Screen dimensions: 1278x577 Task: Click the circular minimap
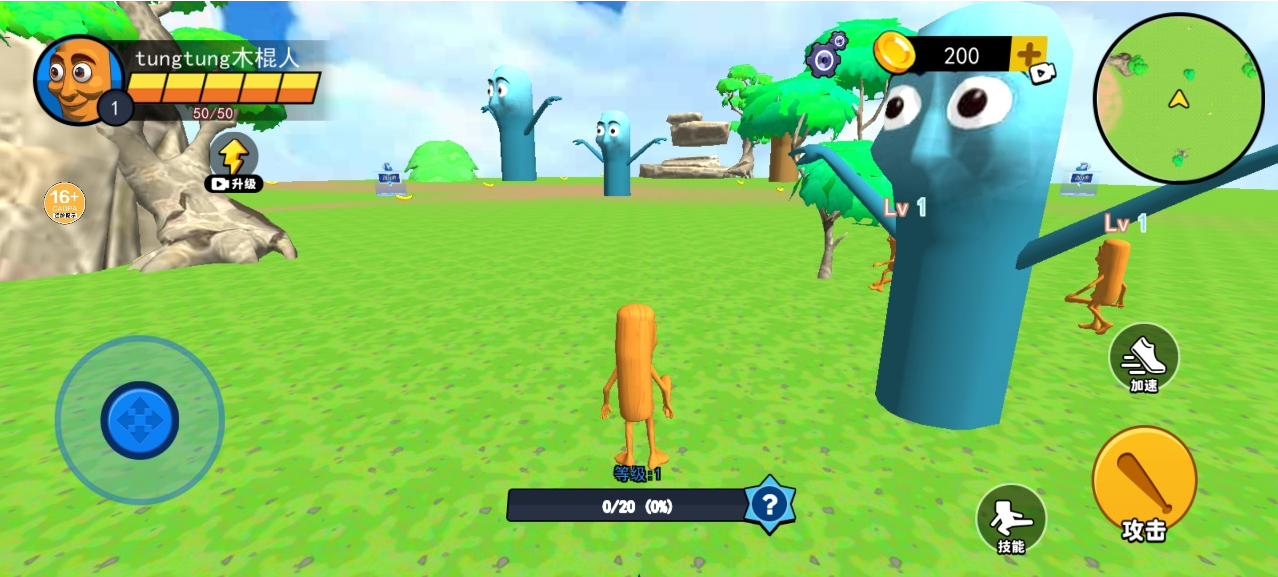click(1179, 99)
